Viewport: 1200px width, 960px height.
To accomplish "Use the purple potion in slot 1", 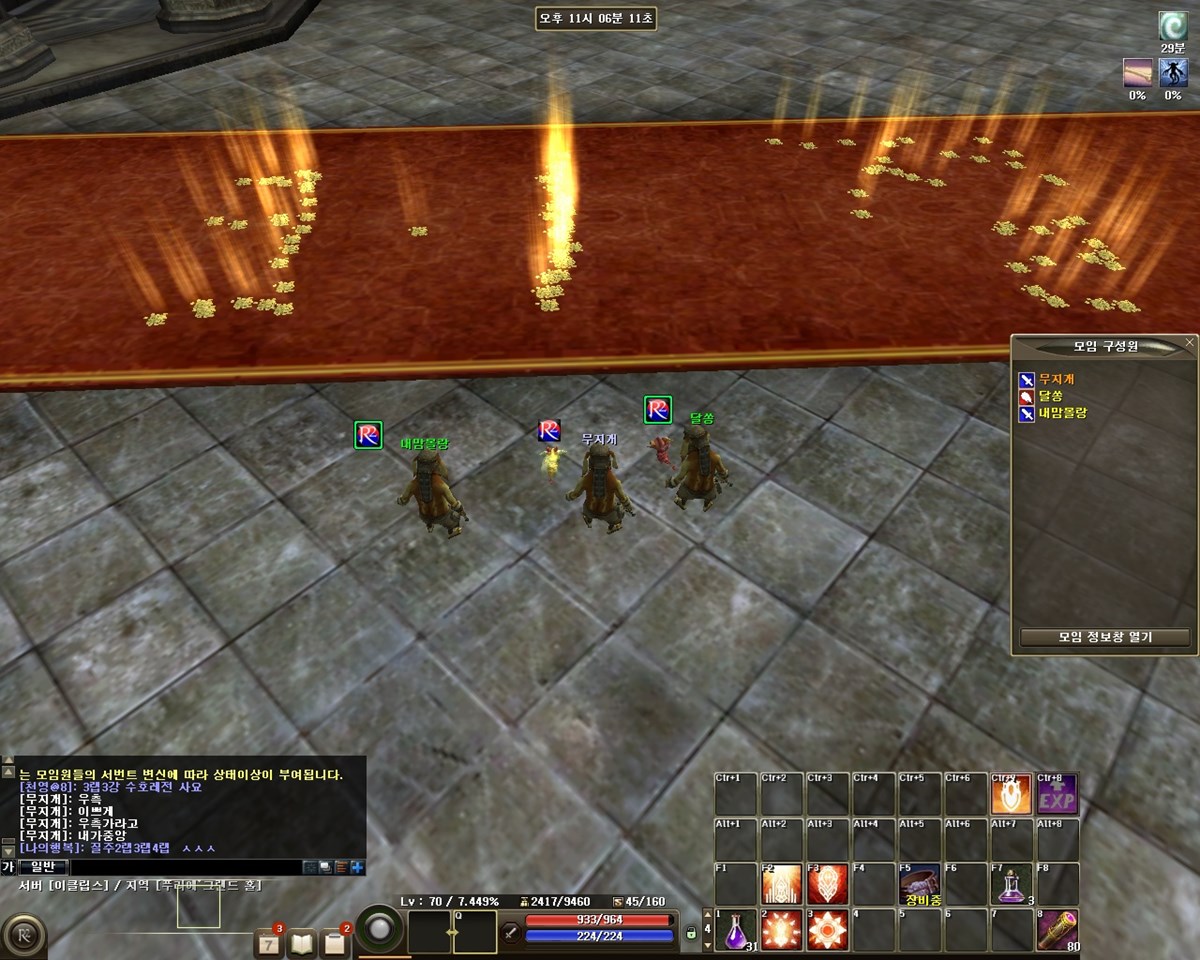I will (x=735, y=931).
